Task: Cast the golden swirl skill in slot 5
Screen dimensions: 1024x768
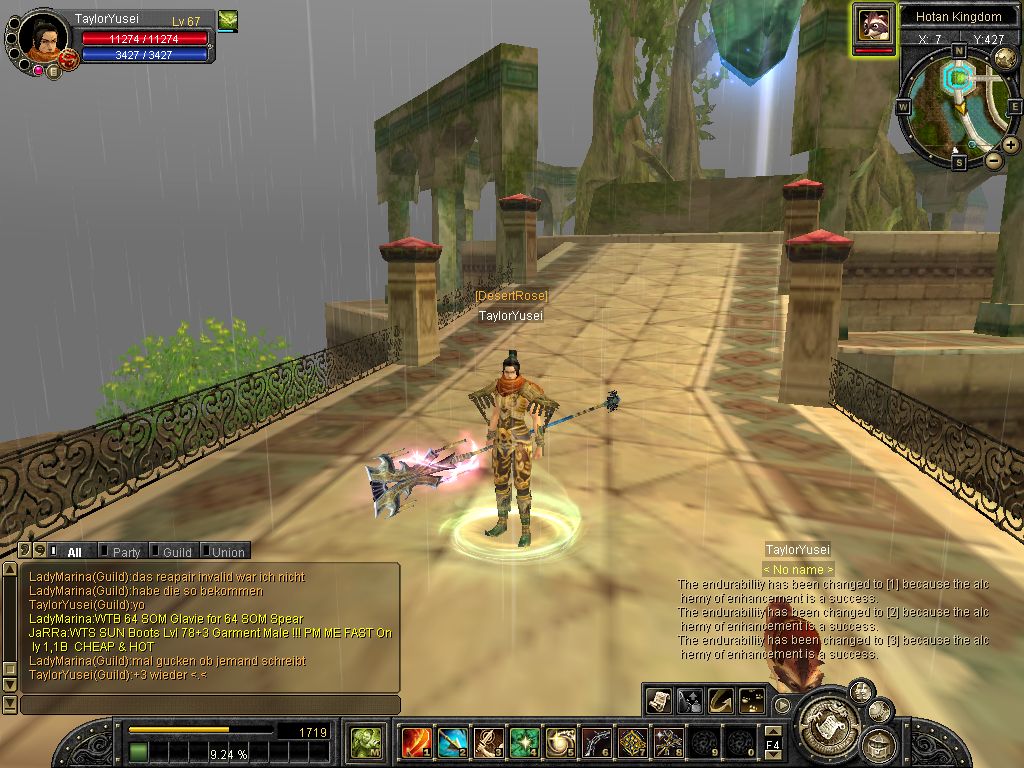Action: coord(559,742)
